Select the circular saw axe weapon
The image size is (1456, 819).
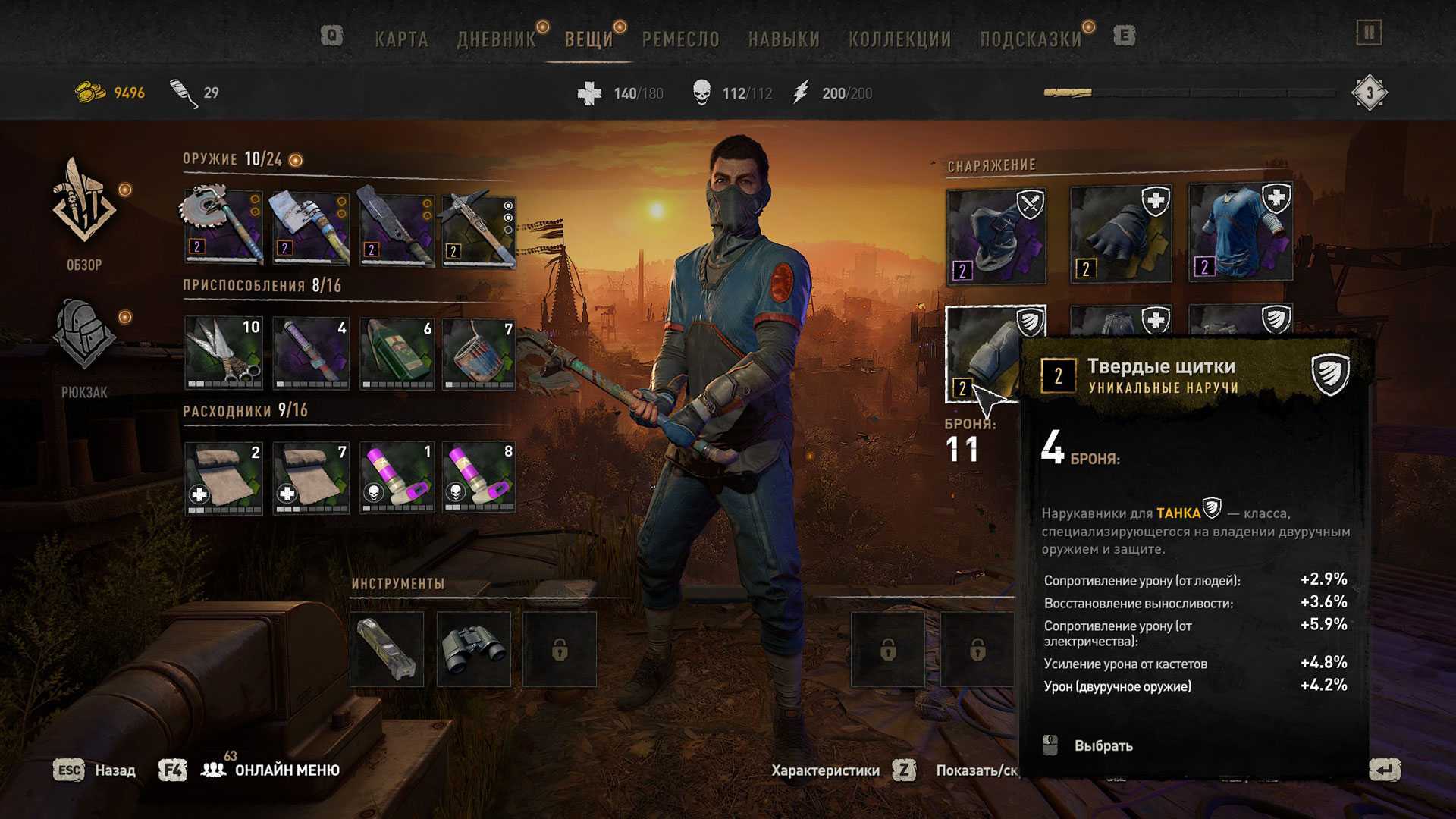[224, 226]
